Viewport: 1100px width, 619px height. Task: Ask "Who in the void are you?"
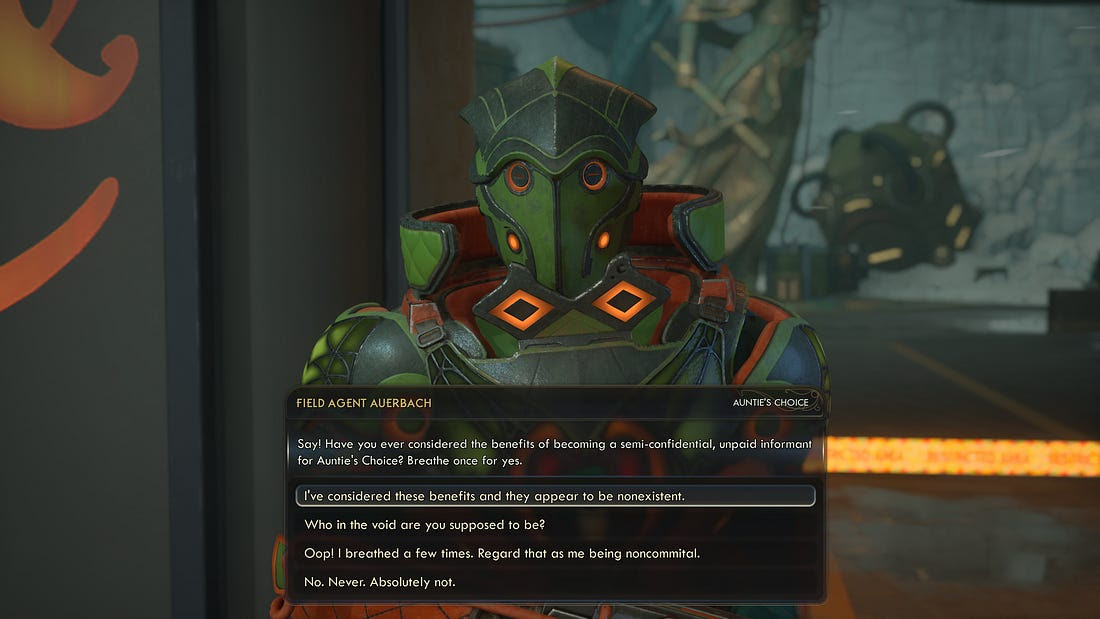[x=425, y=525]
